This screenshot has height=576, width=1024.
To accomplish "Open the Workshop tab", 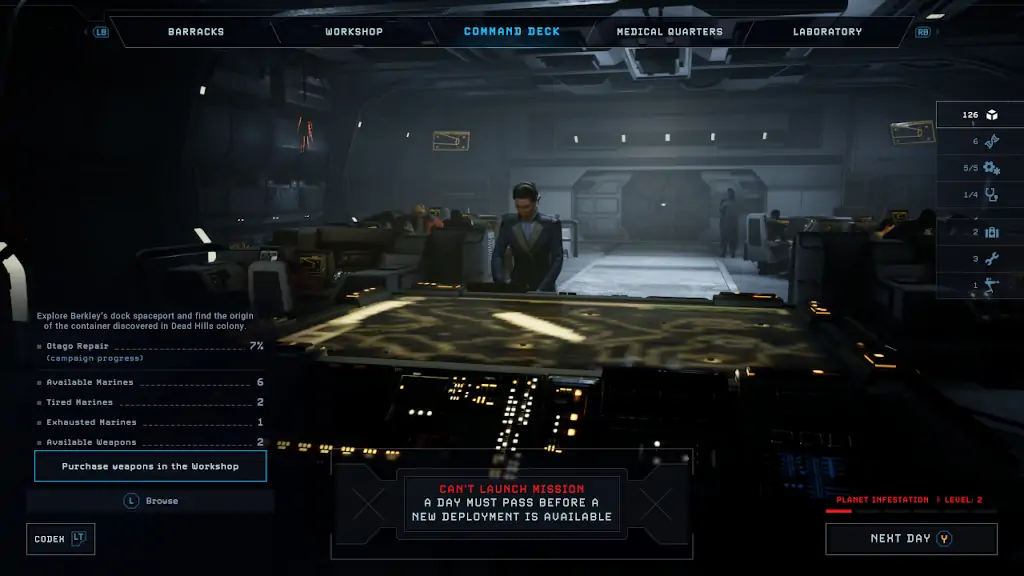I will point(354,32).
